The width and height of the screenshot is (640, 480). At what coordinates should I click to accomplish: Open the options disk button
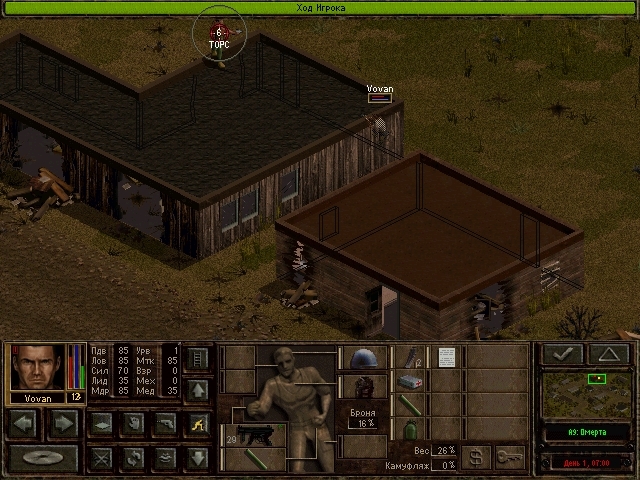click(x=43, y=458)
